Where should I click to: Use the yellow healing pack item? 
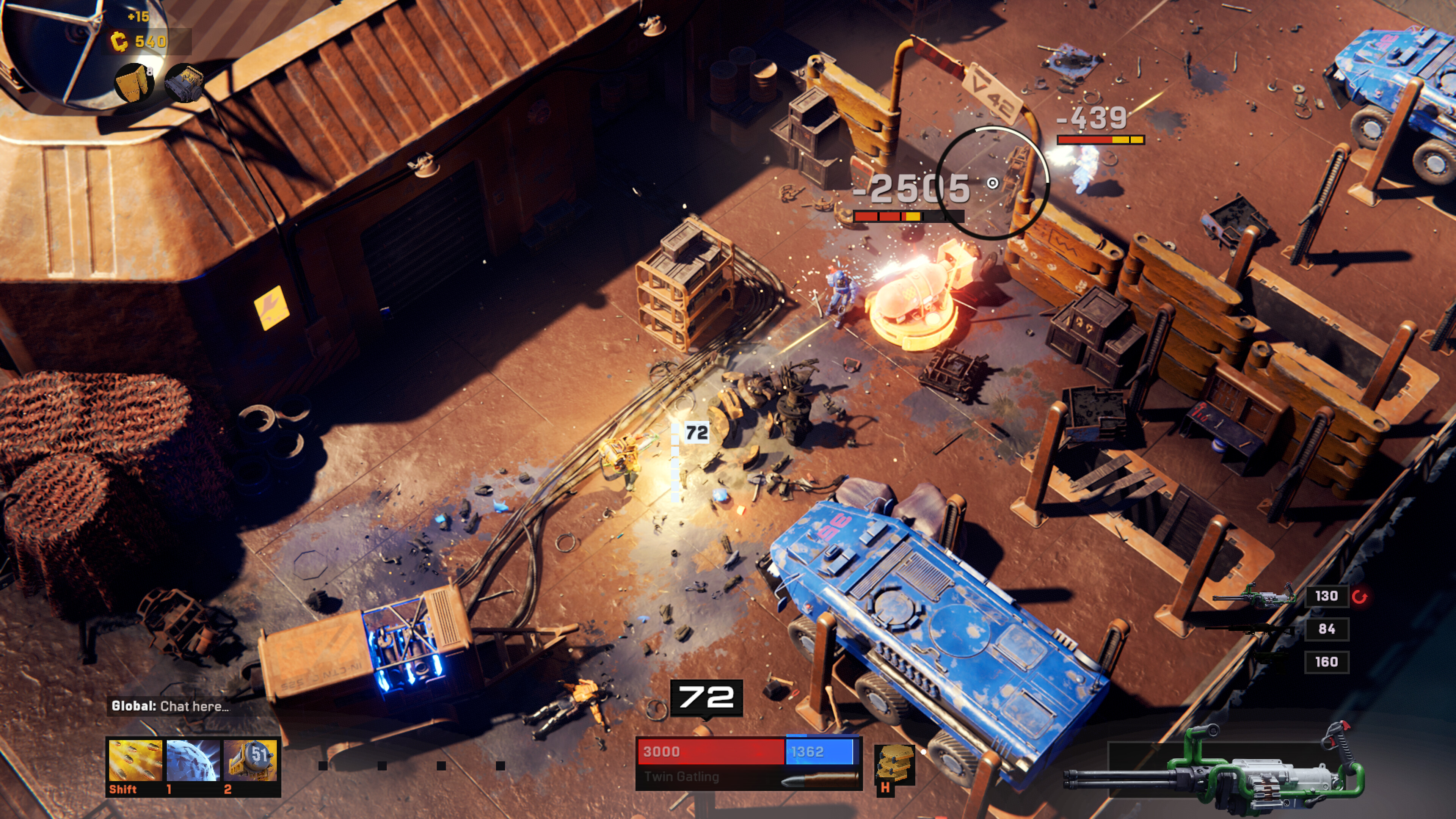(894, 764)
